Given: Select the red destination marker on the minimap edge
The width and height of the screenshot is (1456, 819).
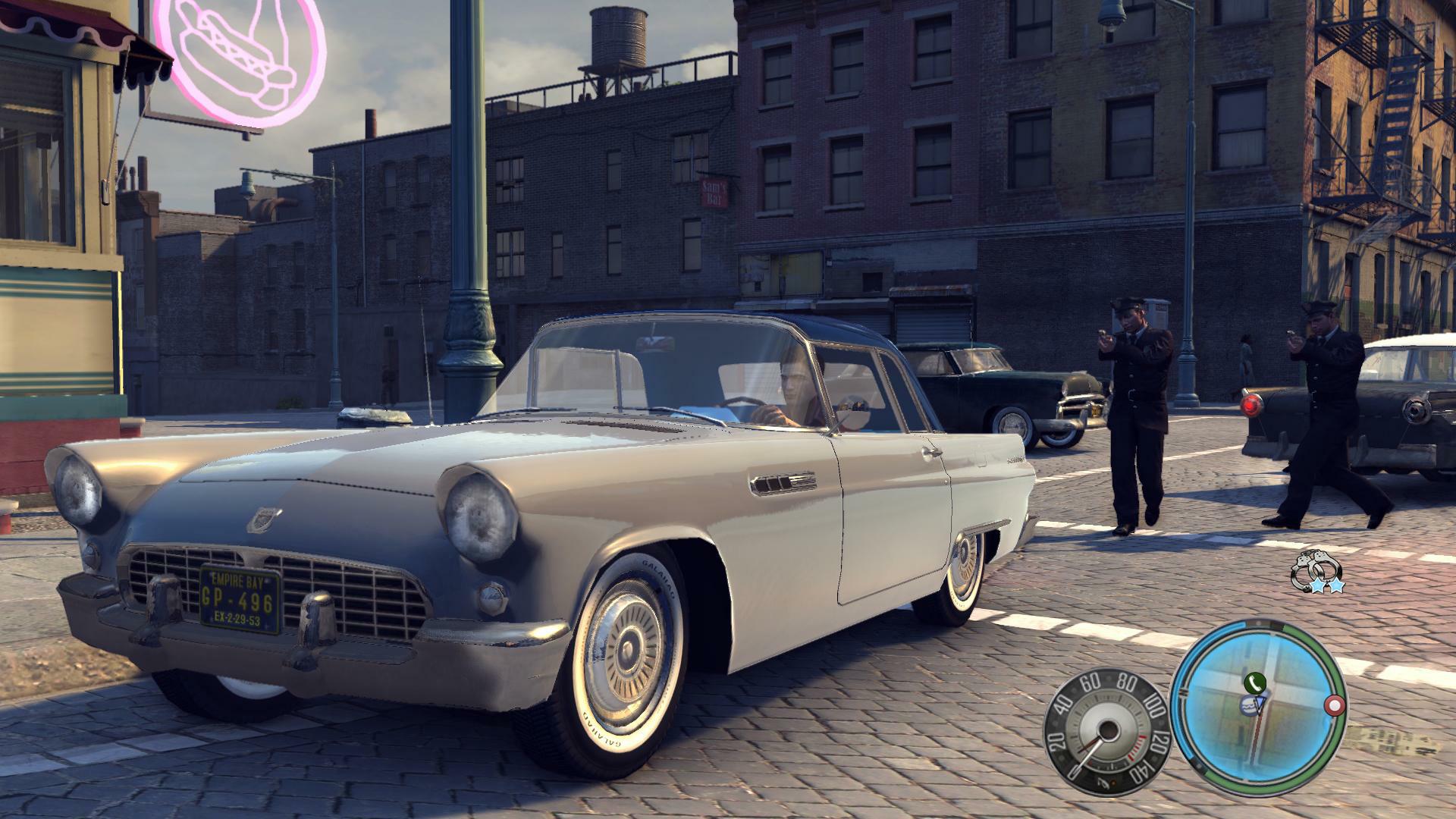Looking at the screenshot, I should tap(1334, 705).
